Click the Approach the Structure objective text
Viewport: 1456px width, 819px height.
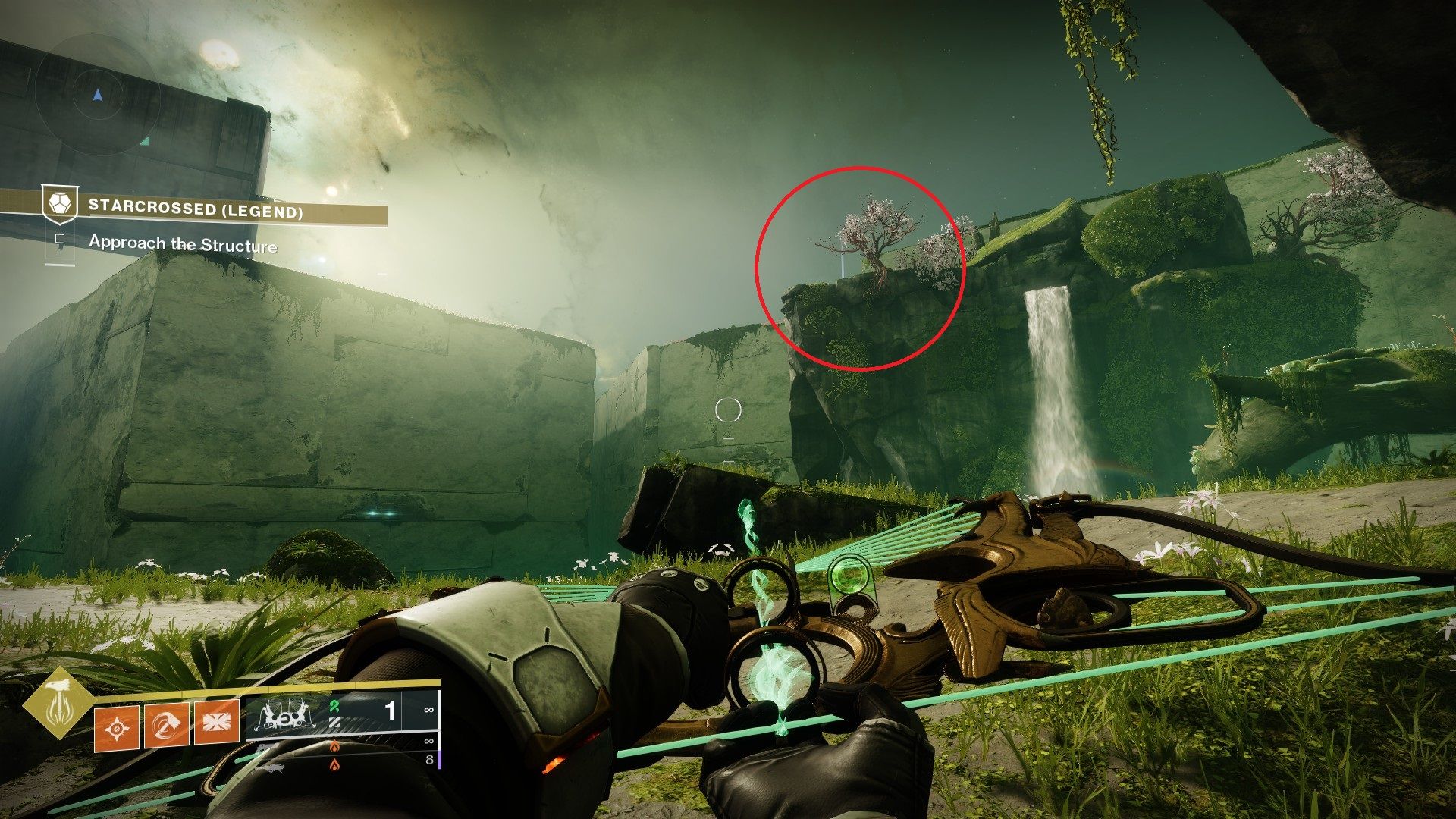point(184,244)
